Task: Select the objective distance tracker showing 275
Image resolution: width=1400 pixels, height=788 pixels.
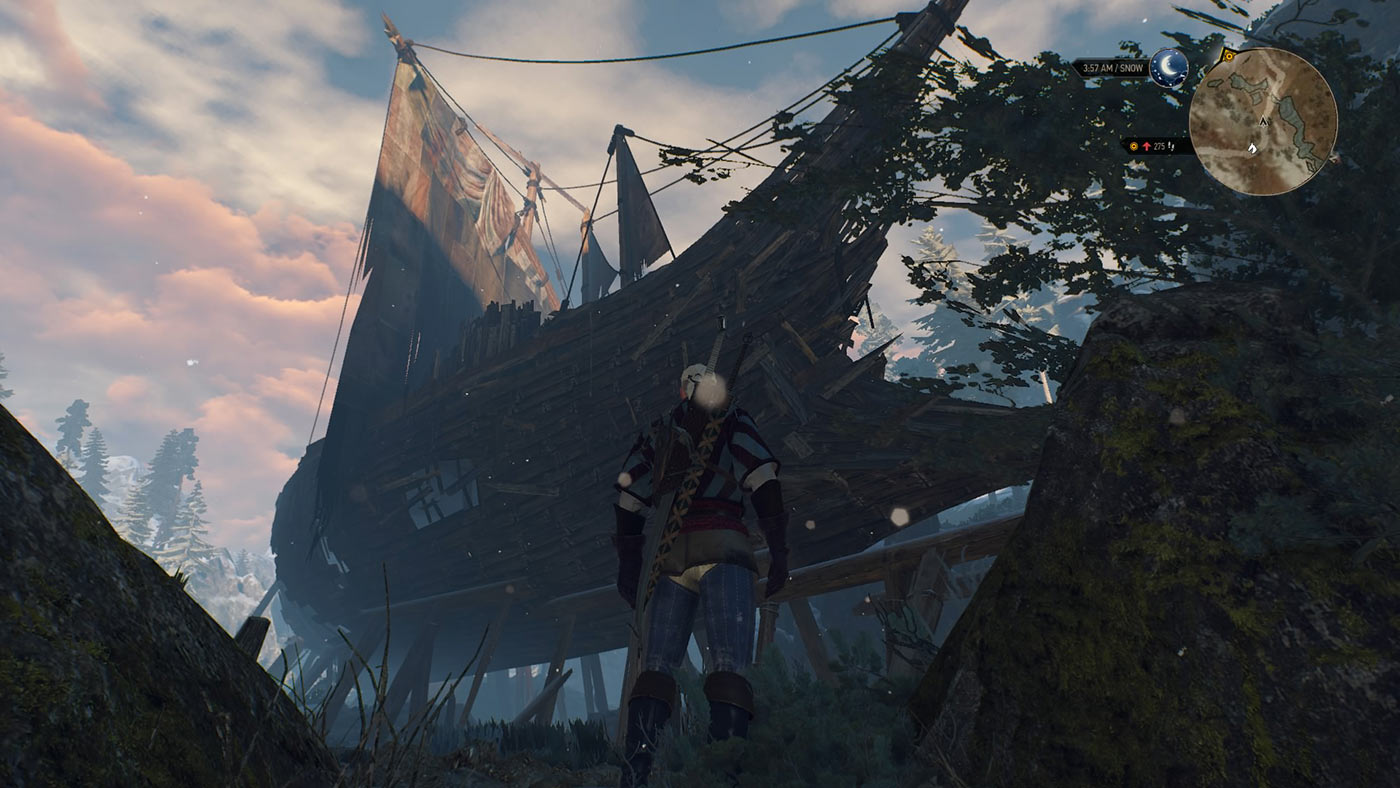Action: 1156,146
